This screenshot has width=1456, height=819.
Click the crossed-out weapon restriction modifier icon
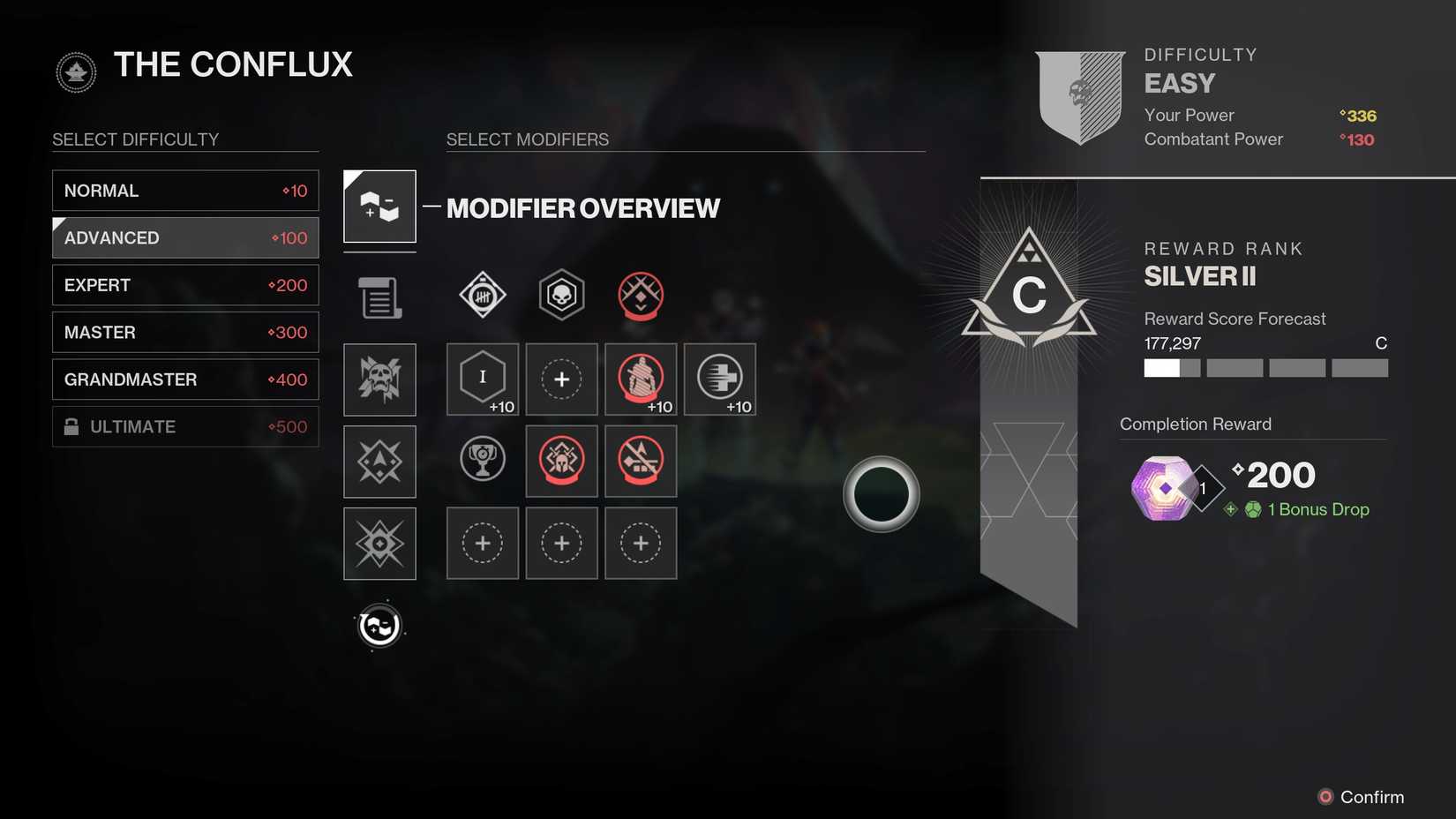[641, 461]
